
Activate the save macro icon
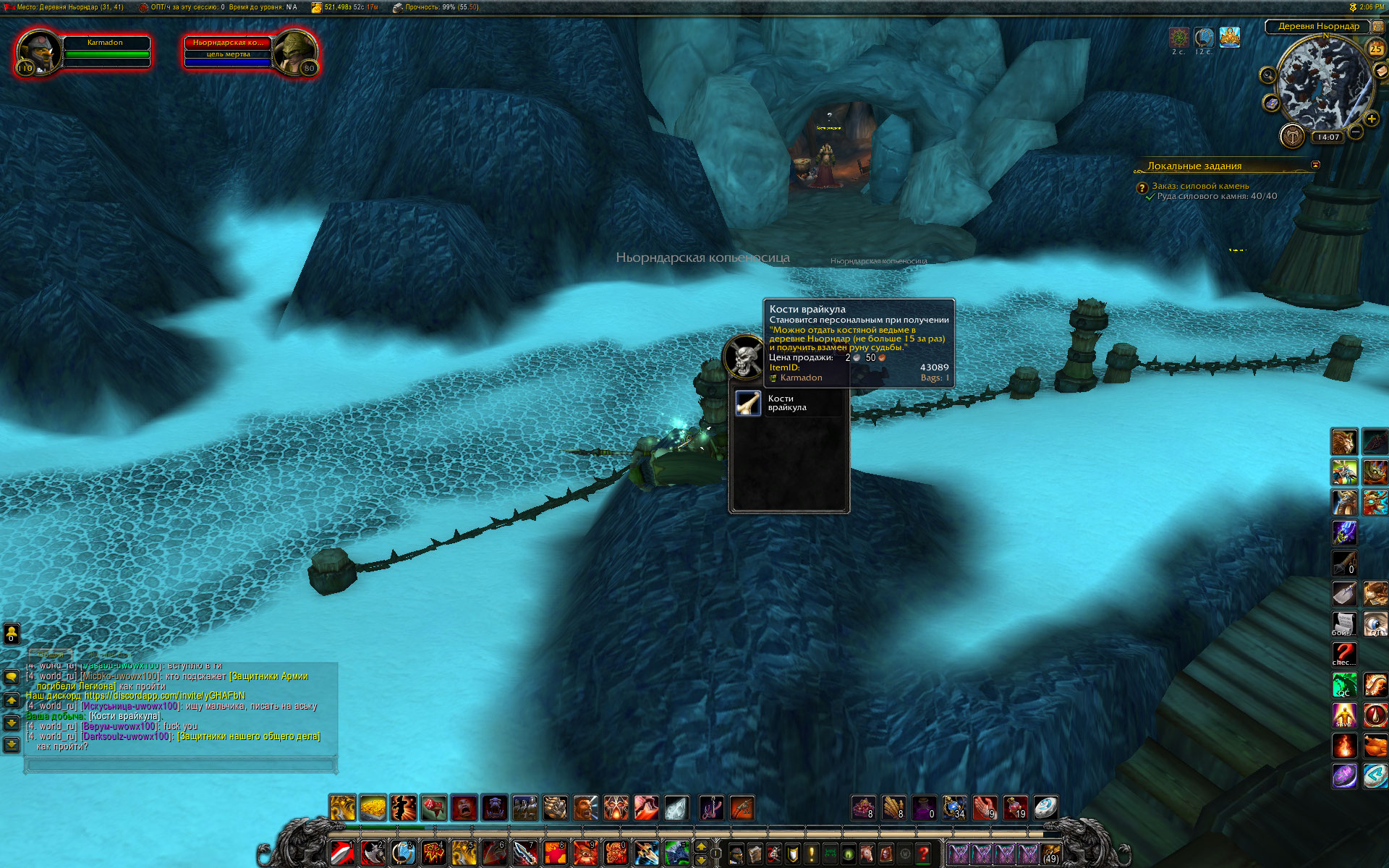click(x=1344, y=715)
